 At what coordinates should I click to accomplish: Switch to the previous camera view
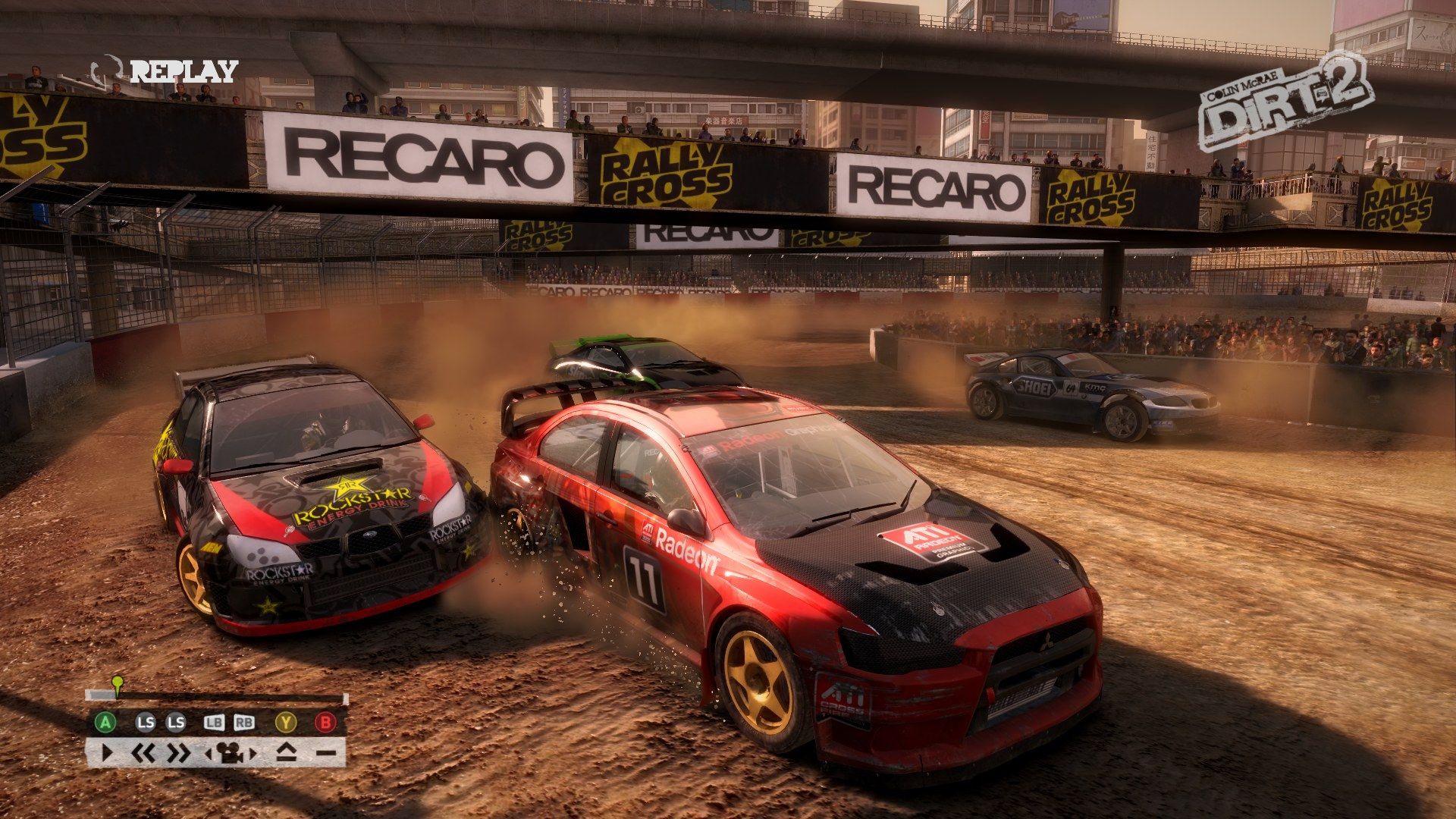pyautogui.click(x=209, y=754)
